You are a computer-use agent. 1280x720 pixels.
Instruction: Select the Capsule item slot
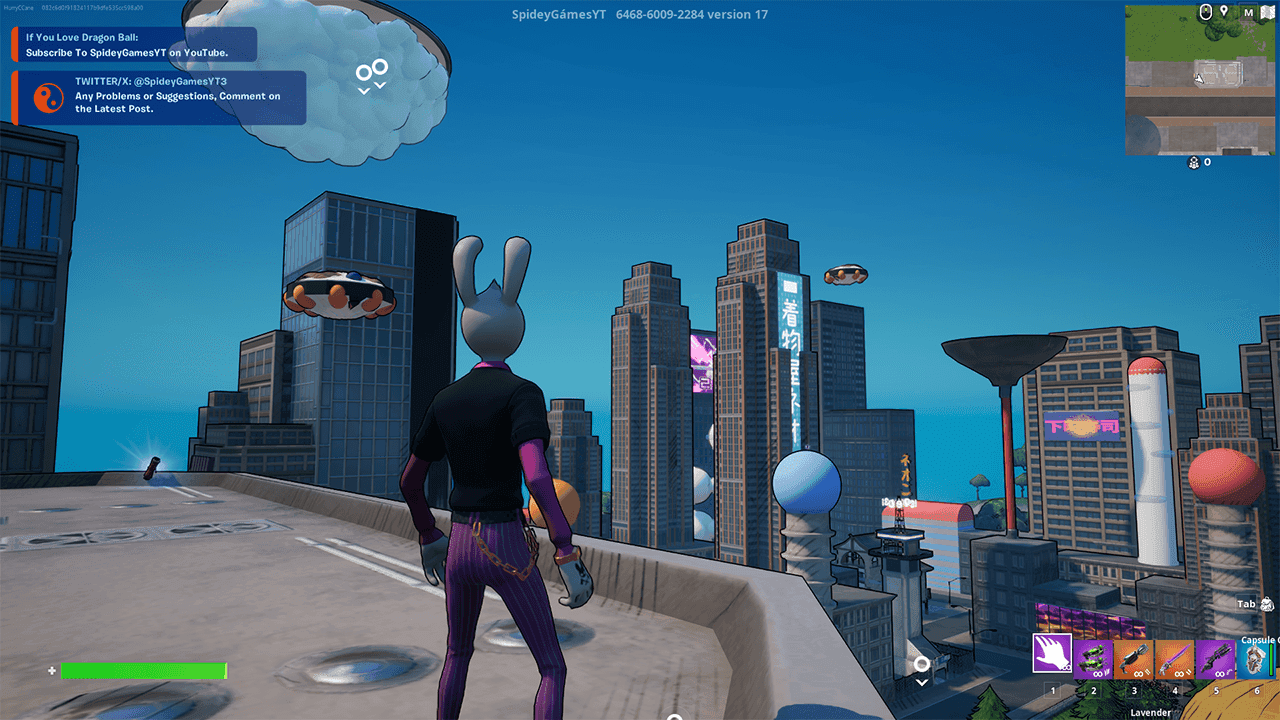point(1257,659)
